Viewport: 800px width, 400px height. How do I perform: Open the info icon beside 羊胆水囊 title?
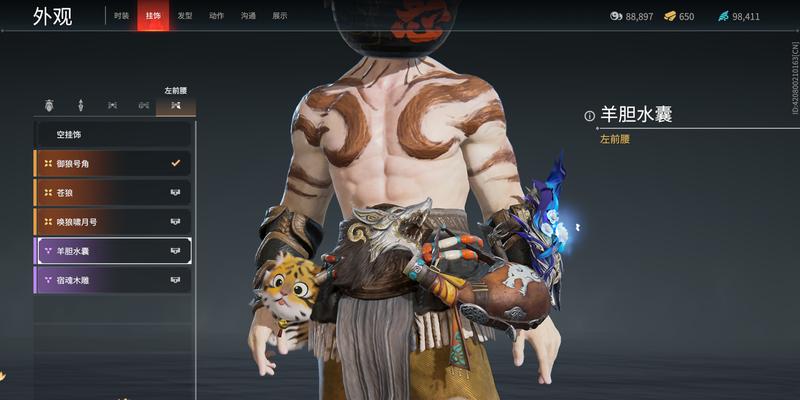(590, 116)
